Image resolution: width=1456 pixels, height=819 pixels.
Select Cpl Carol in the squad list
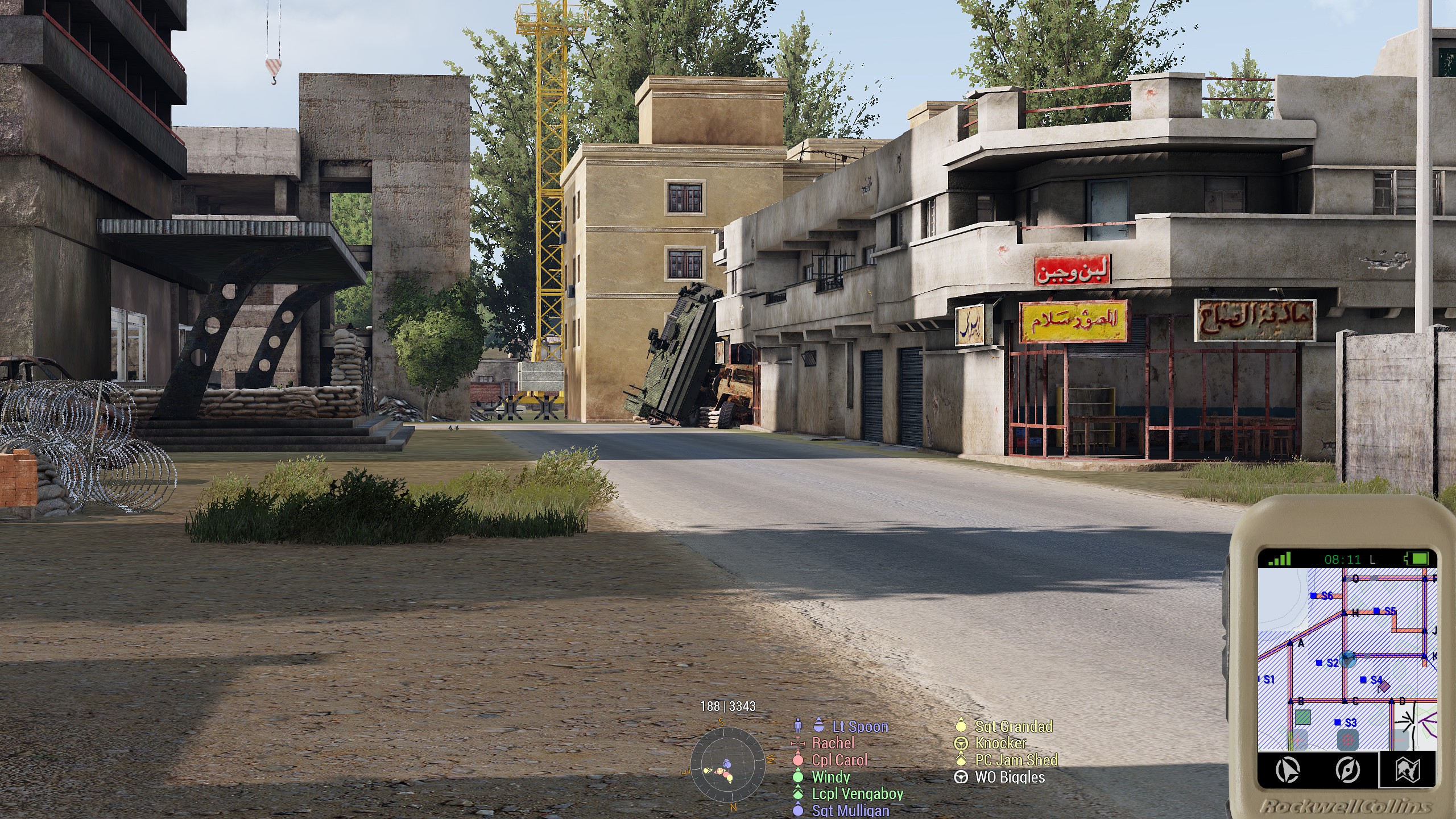839,760
